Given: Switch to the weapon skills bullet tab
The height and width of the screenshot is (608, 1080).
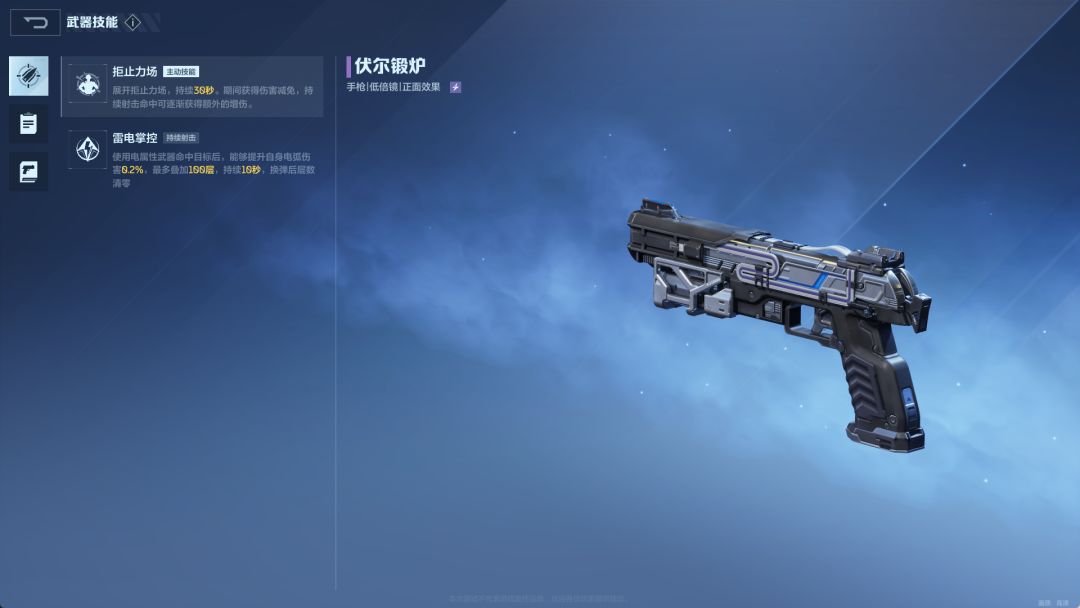Looking at the screenshot, I should tap(28, 76).
